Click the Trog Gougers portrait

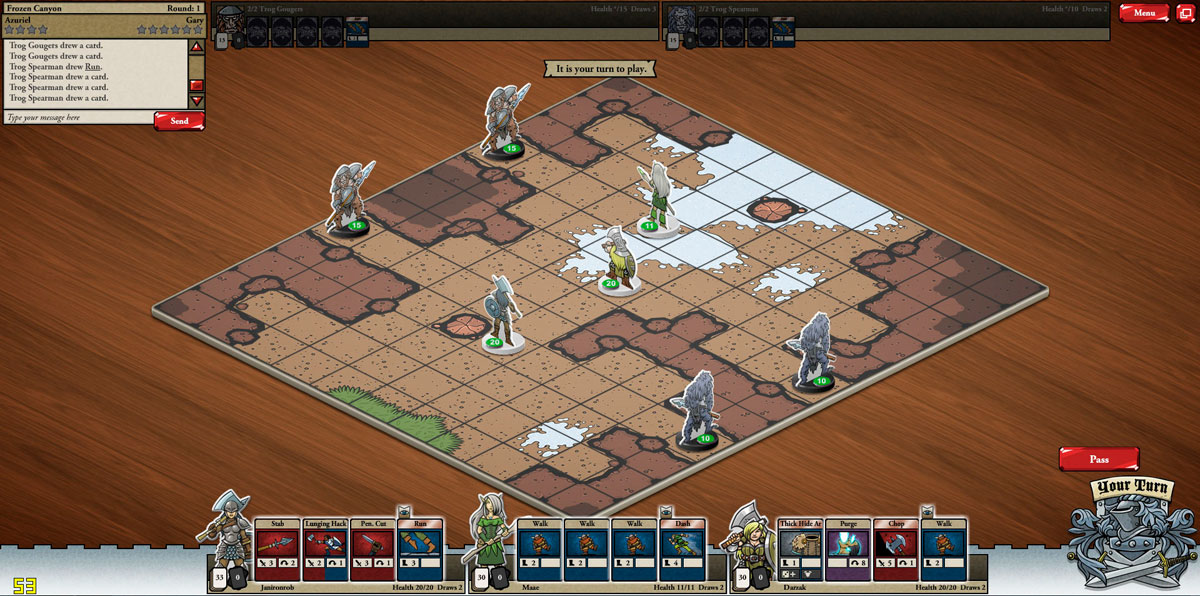(232, 22)
